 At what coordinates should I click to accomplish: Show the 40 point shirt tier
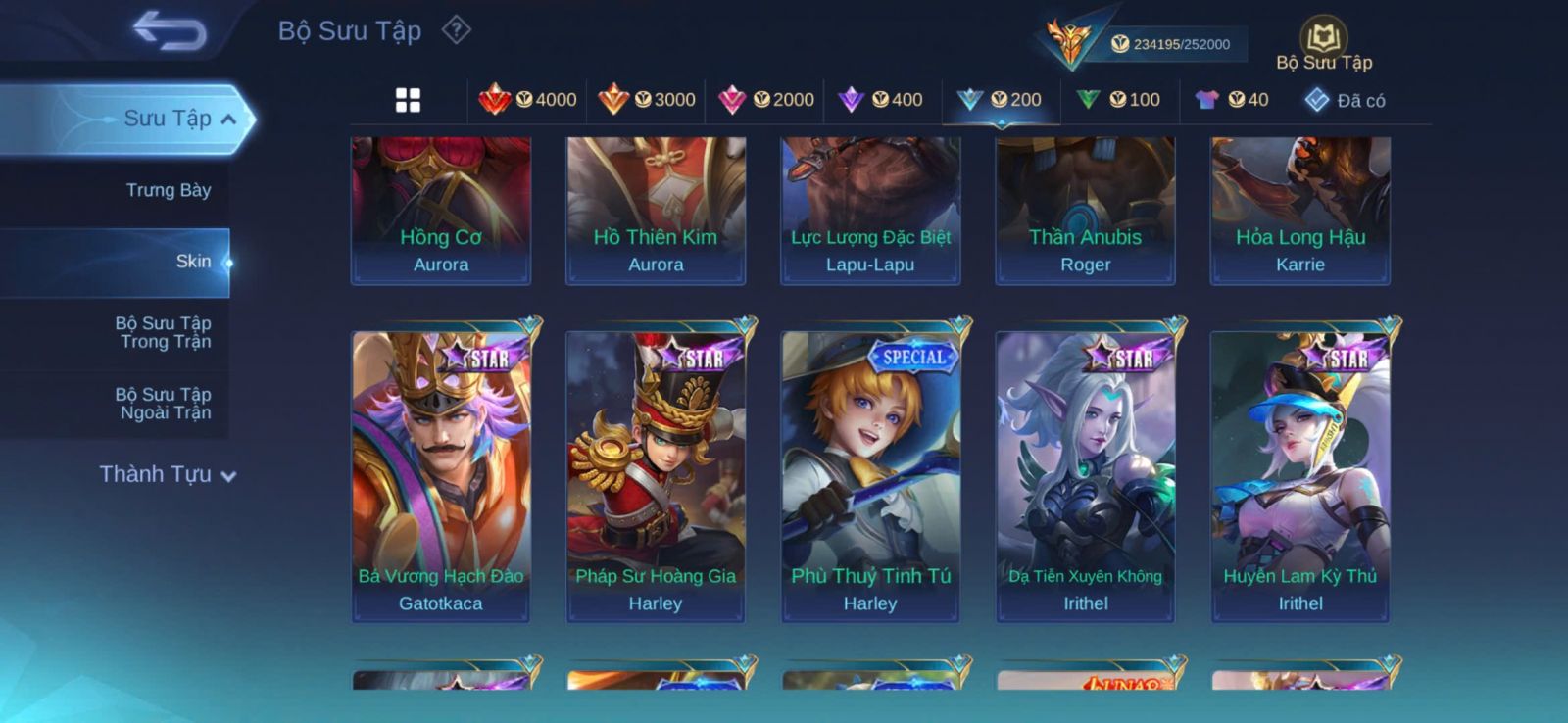1232,100
